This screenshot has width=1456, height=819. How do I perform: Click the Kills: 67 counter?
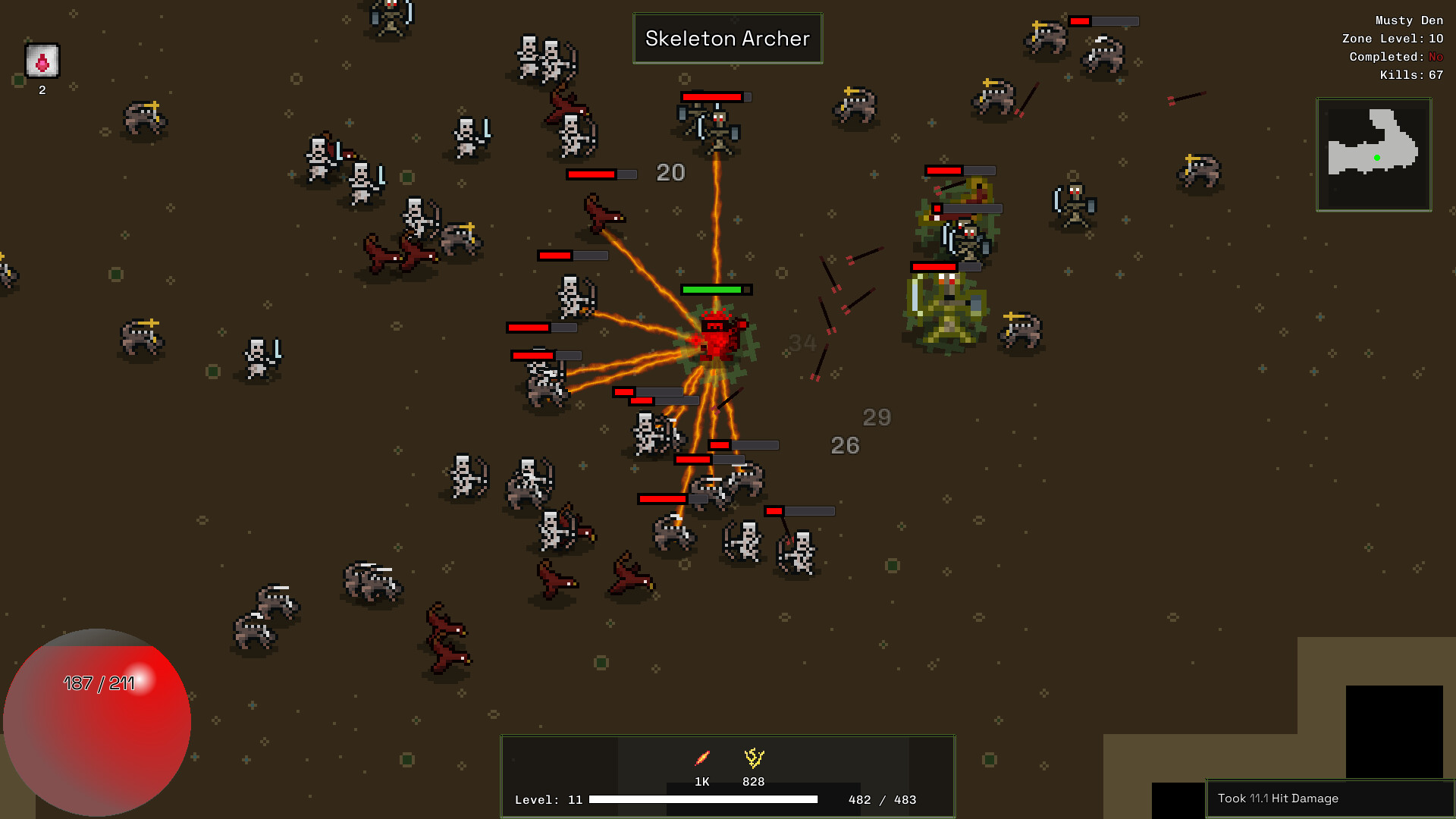[1410, 74]
